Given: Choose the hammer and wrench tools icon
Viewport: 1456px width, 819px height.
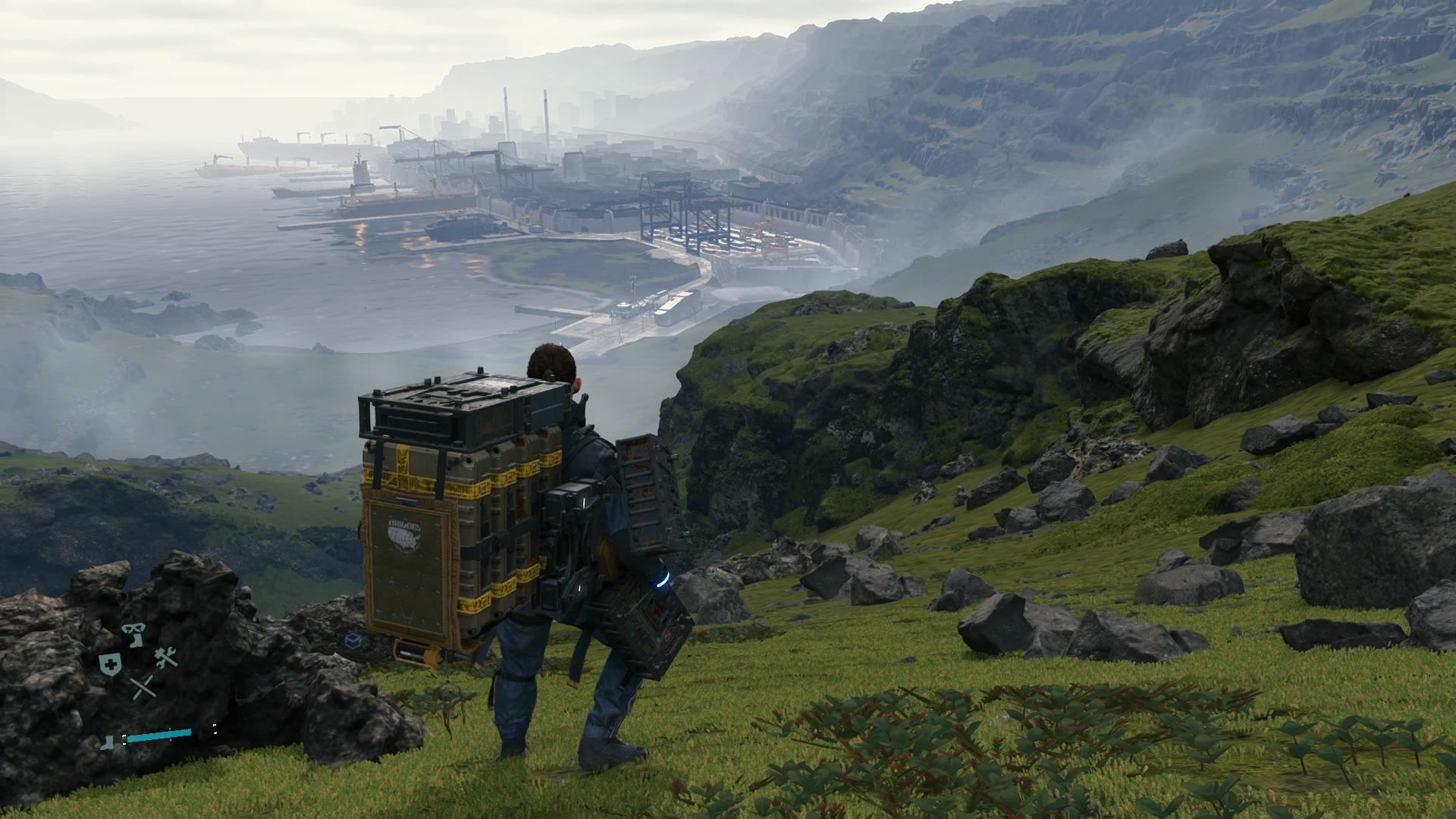Looking at the screenshot, I should [x=166, y=658].
